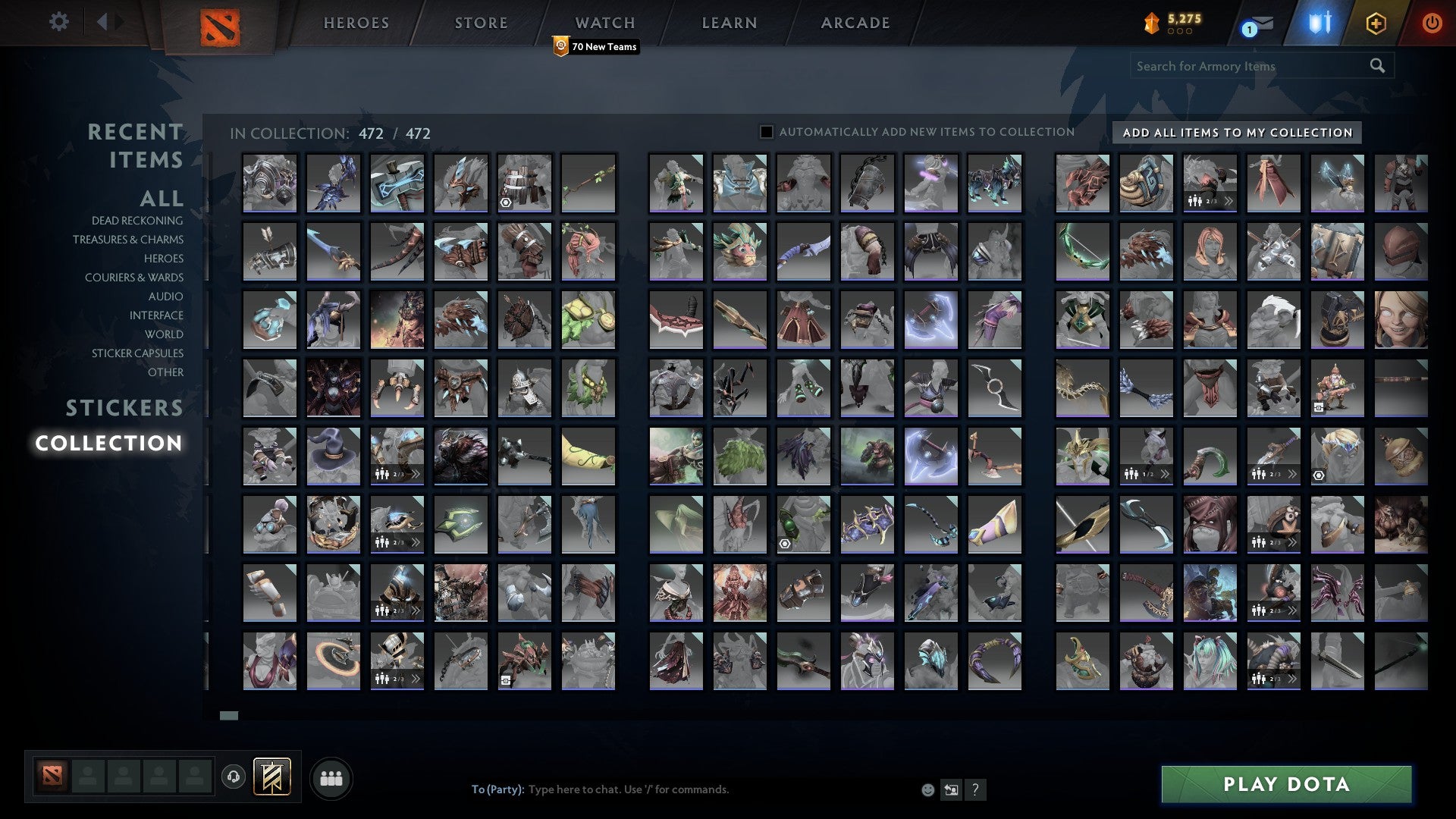Click the horizontal scrollbar below the item grid
This screenshot has height=819, width=1456.
click(228, 715)
